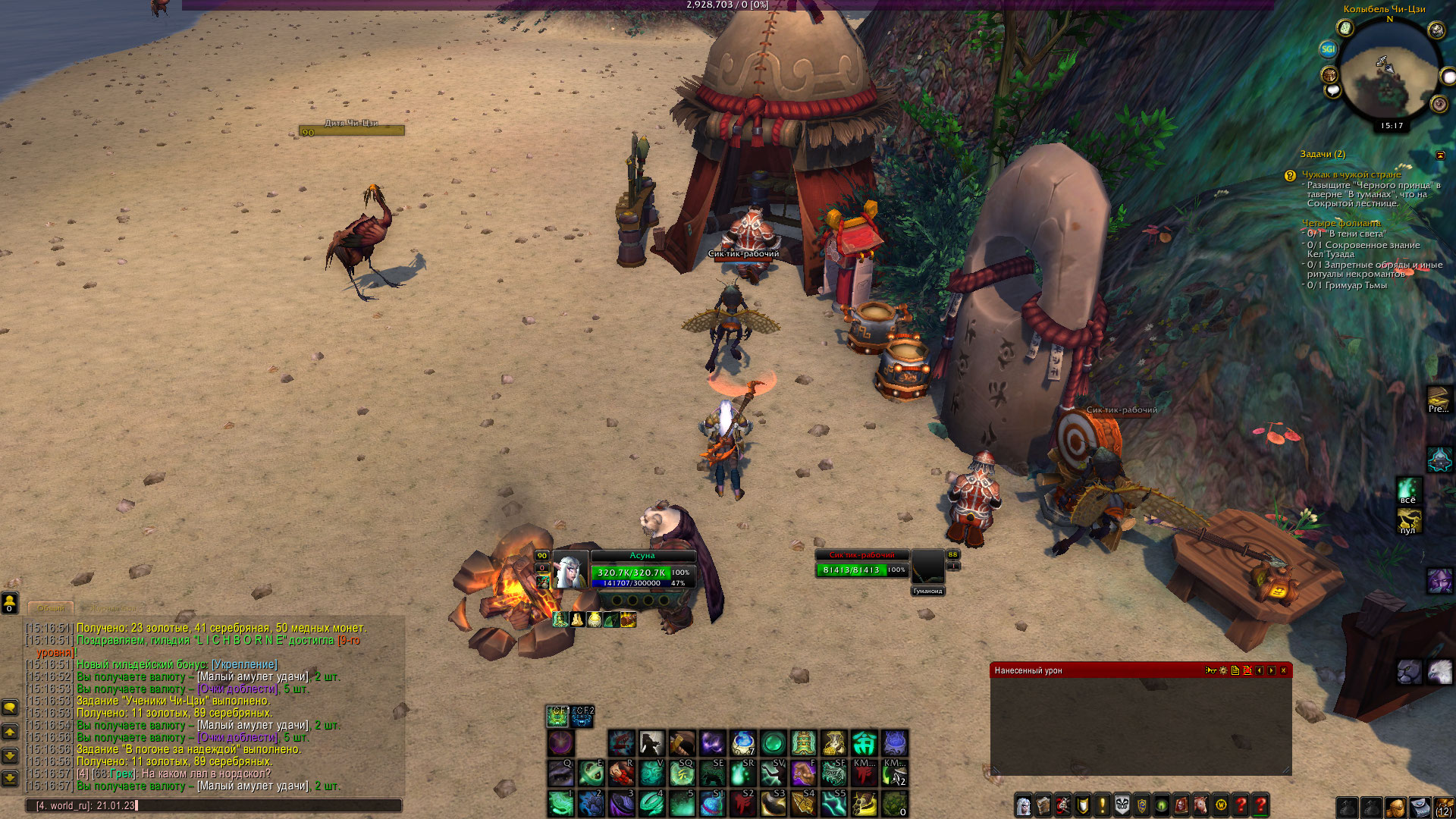Open the character info micro button
Image resolution: width=1456 pixels, height=819 pixels.
1024,805
